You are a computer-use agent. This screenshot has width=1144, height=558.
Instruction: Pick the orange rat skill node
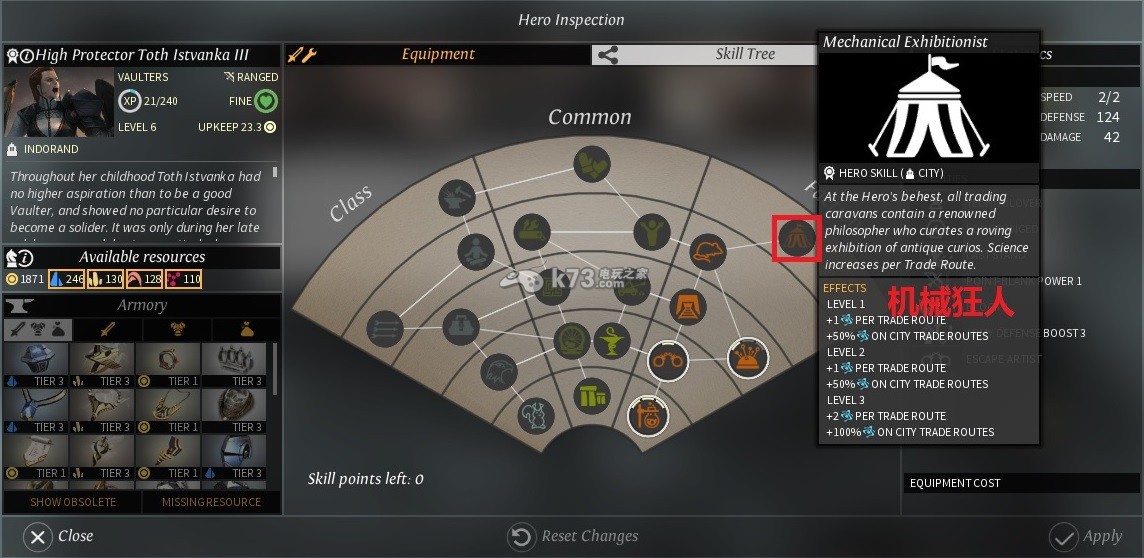click(x=707, y=252)
